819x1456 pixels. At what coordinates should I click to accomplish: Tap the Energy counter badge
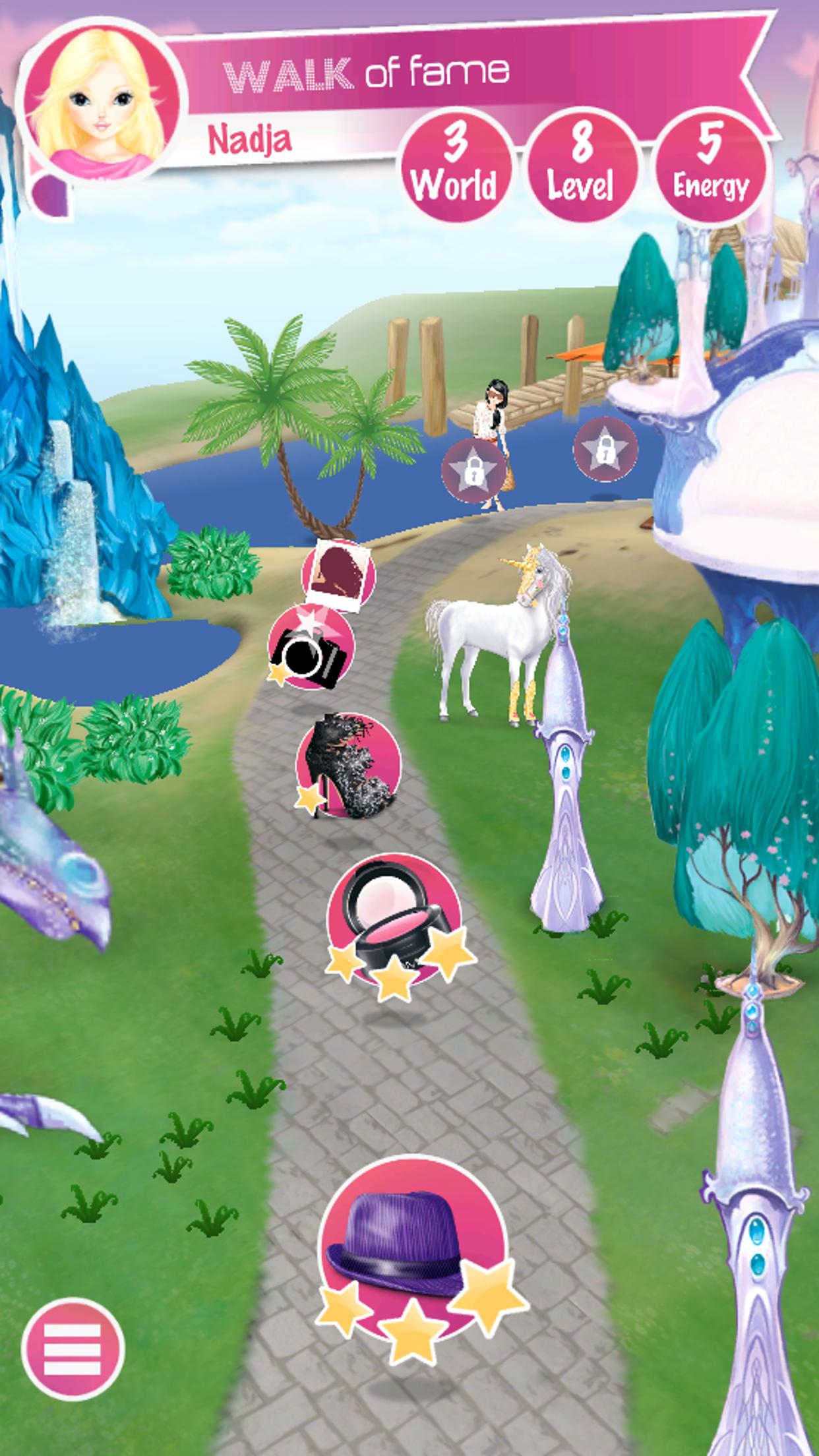click(711, 166)
